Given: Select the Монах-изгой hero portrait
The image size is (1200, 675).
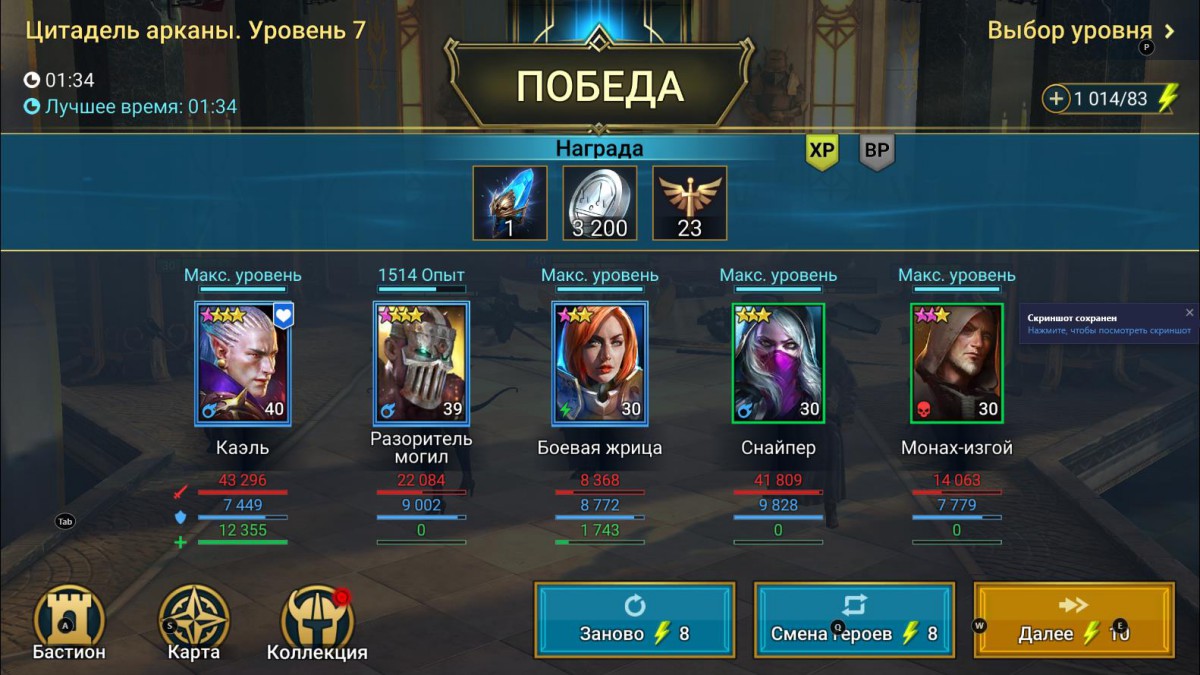Looking at the screenshot, I should (x=957, y=363).
